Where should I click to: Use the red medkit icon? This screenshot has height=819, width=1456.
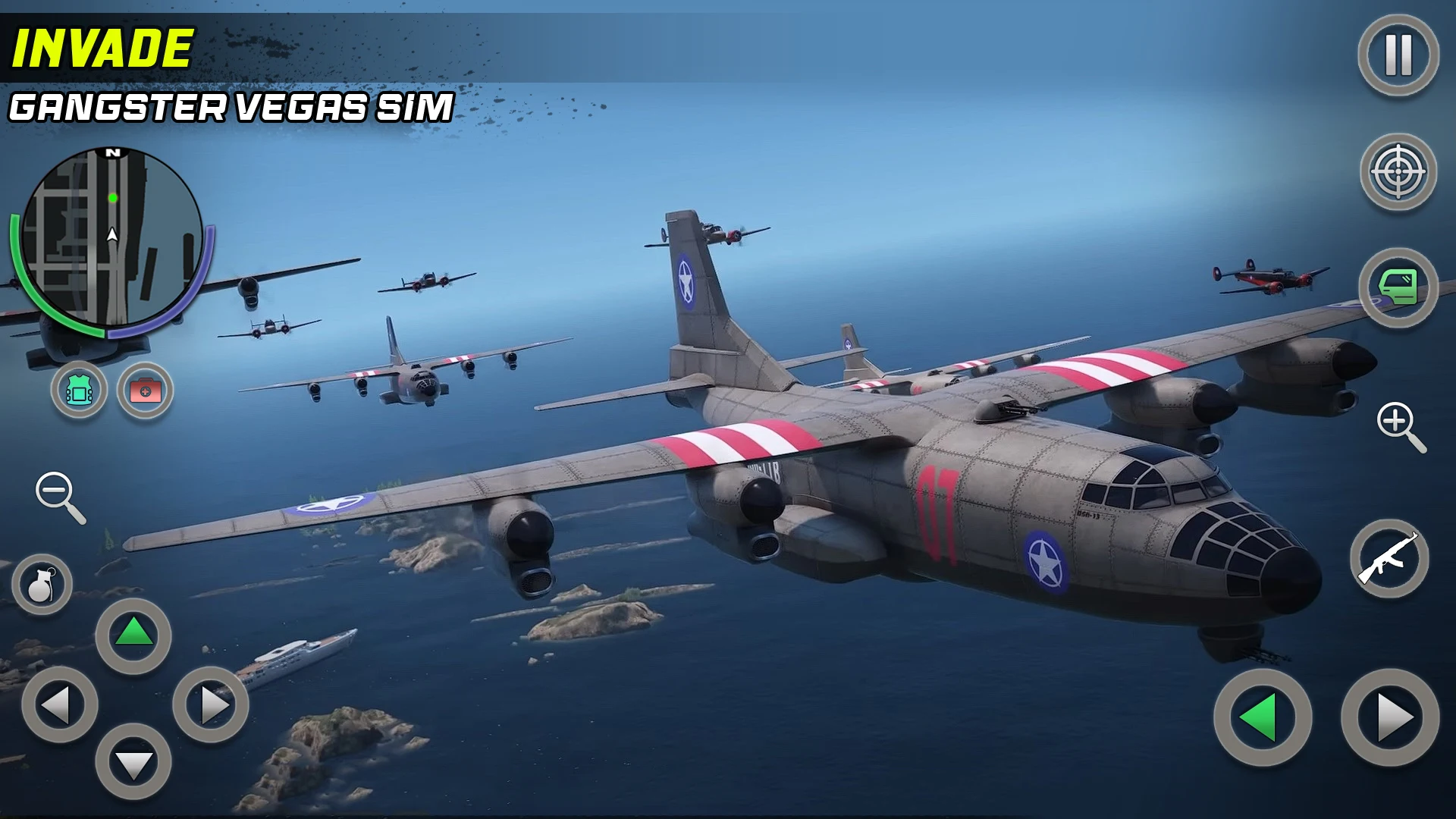145,391
